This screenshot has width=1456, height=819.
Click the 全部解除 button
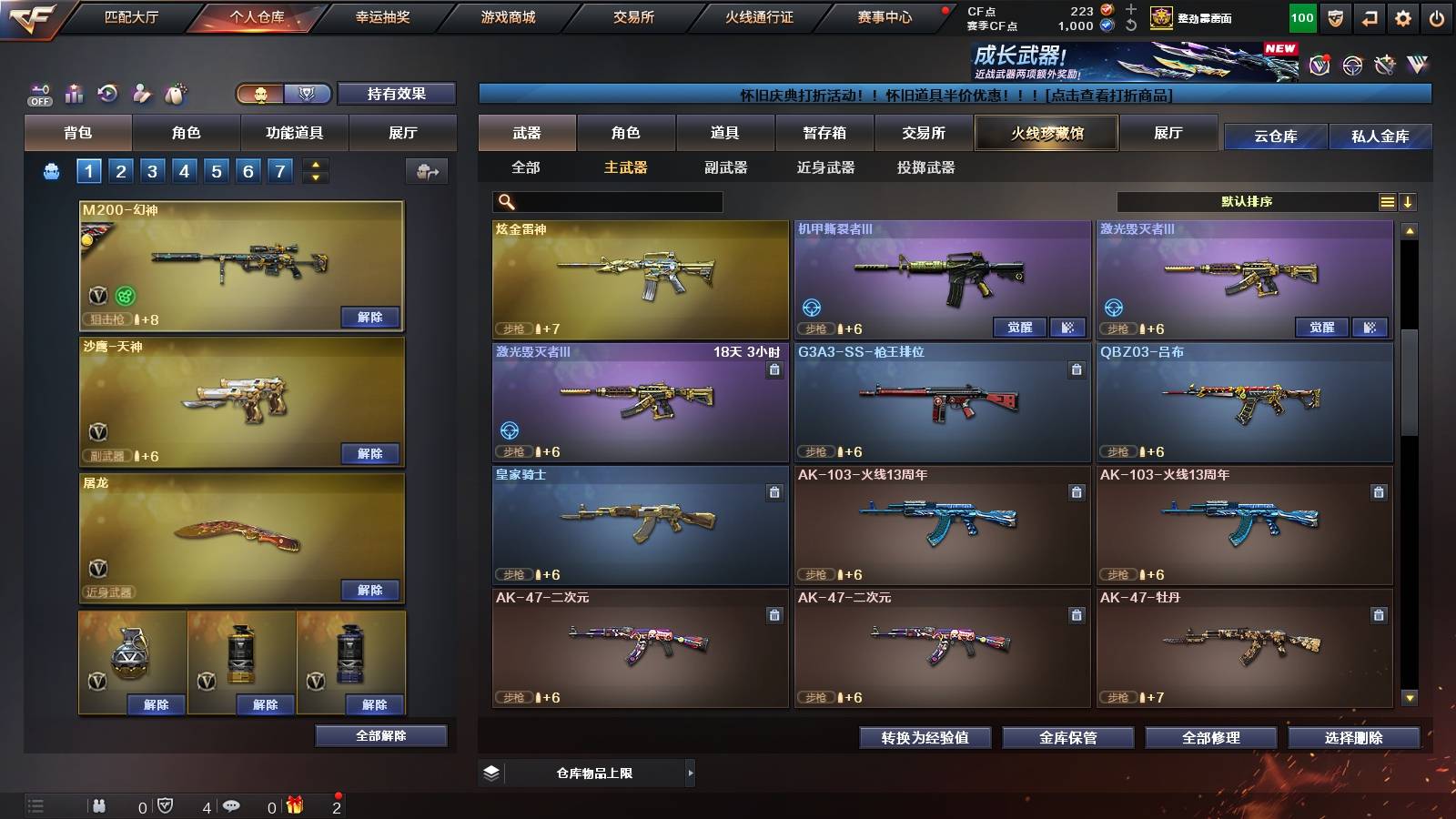click(x=380, y=735)
